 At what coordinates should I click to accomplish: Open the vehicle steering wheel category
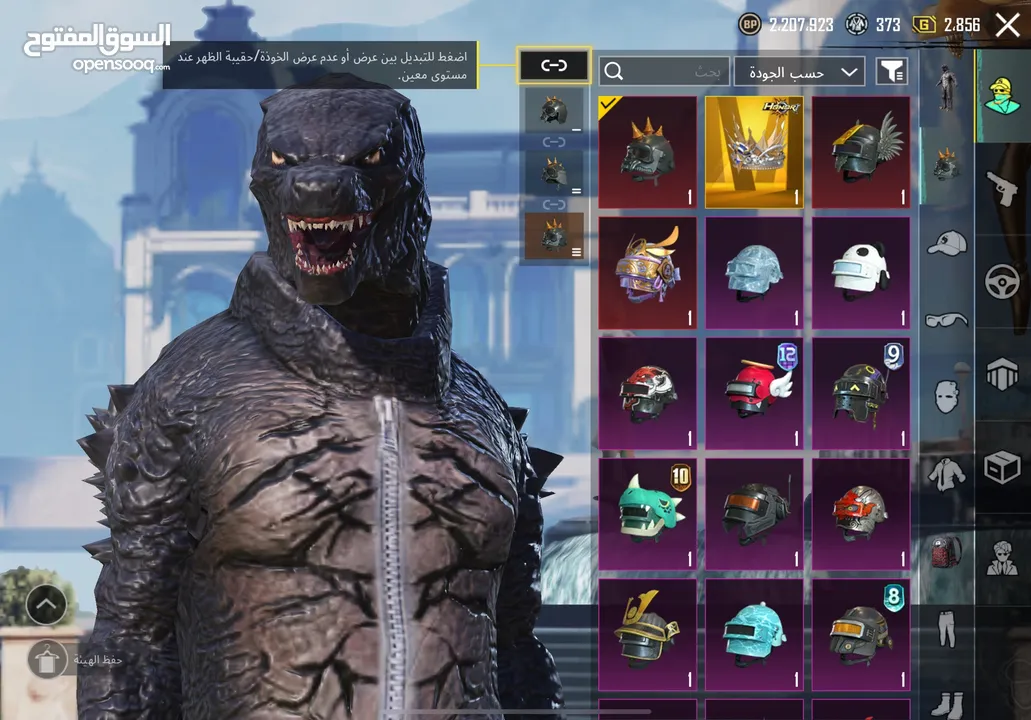click(1002, 282)
